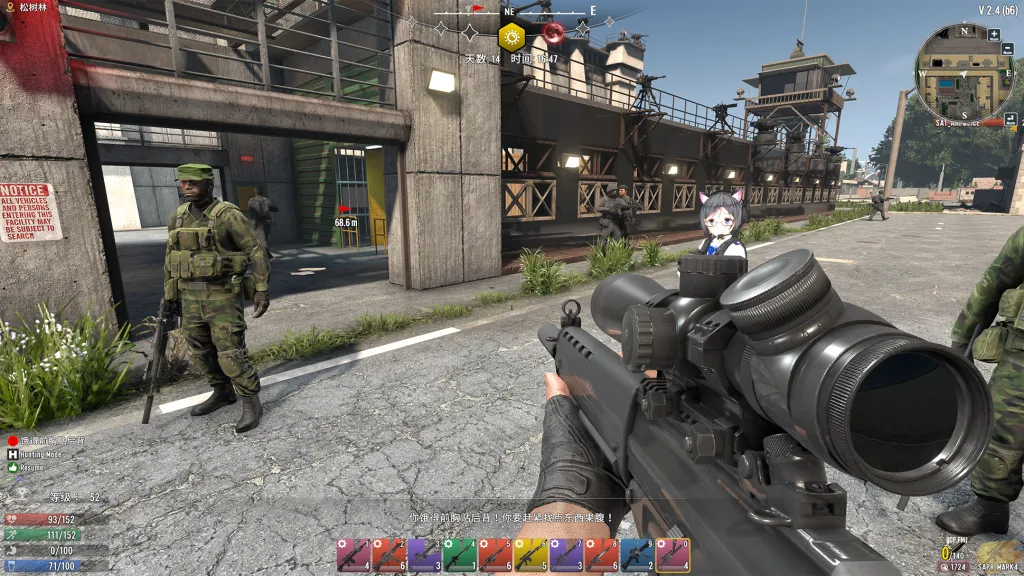Select the green rifle in hotbar slot 4
The height and width of the screenshot is (576, 1024).
point(460,555)
